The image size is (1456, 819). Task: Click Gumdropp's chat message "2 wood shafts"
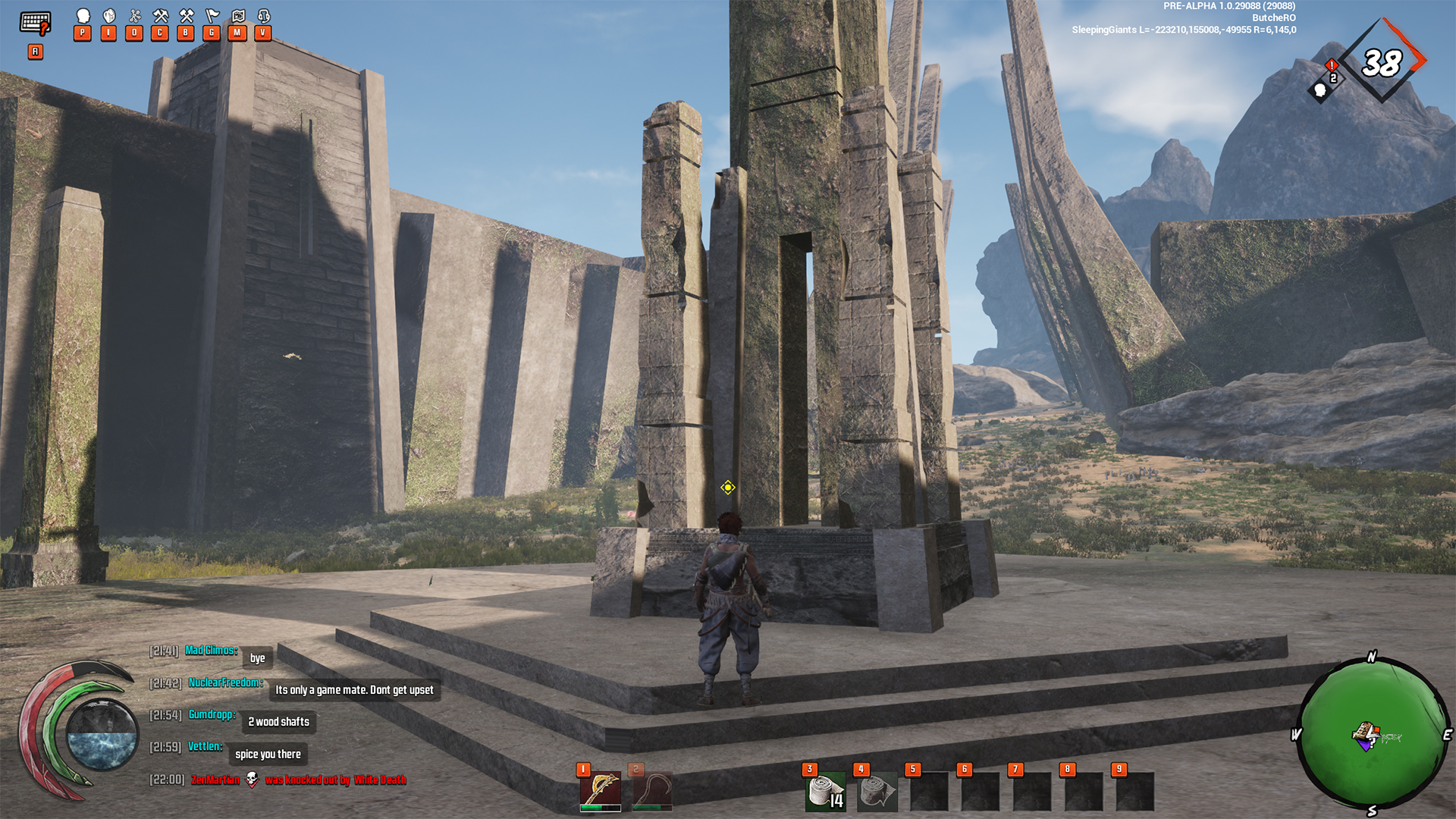(x=278, y=722)
